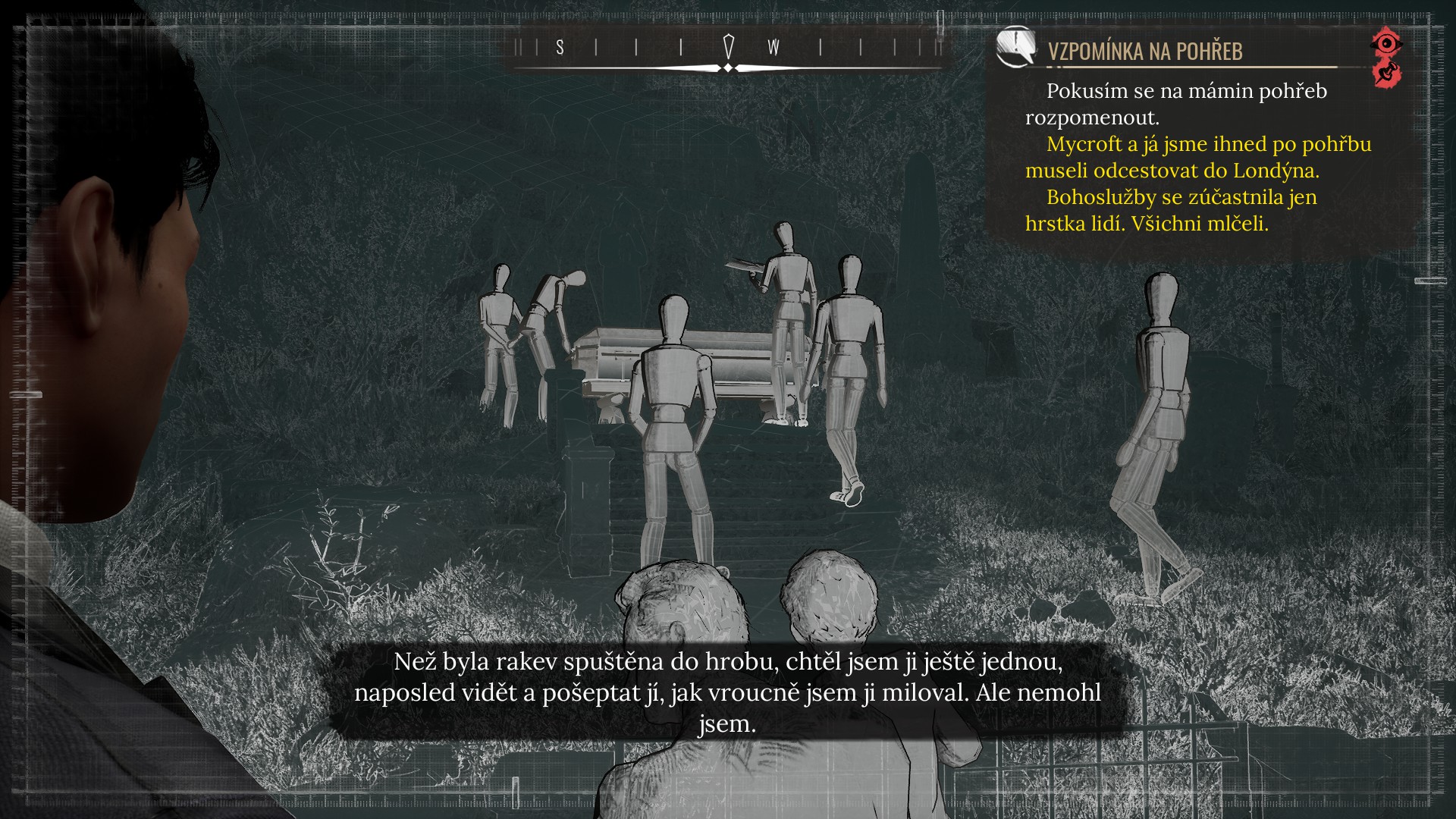Click the speech bubble quest icon
The image size is (1456, 819).
pos(1015,47)
